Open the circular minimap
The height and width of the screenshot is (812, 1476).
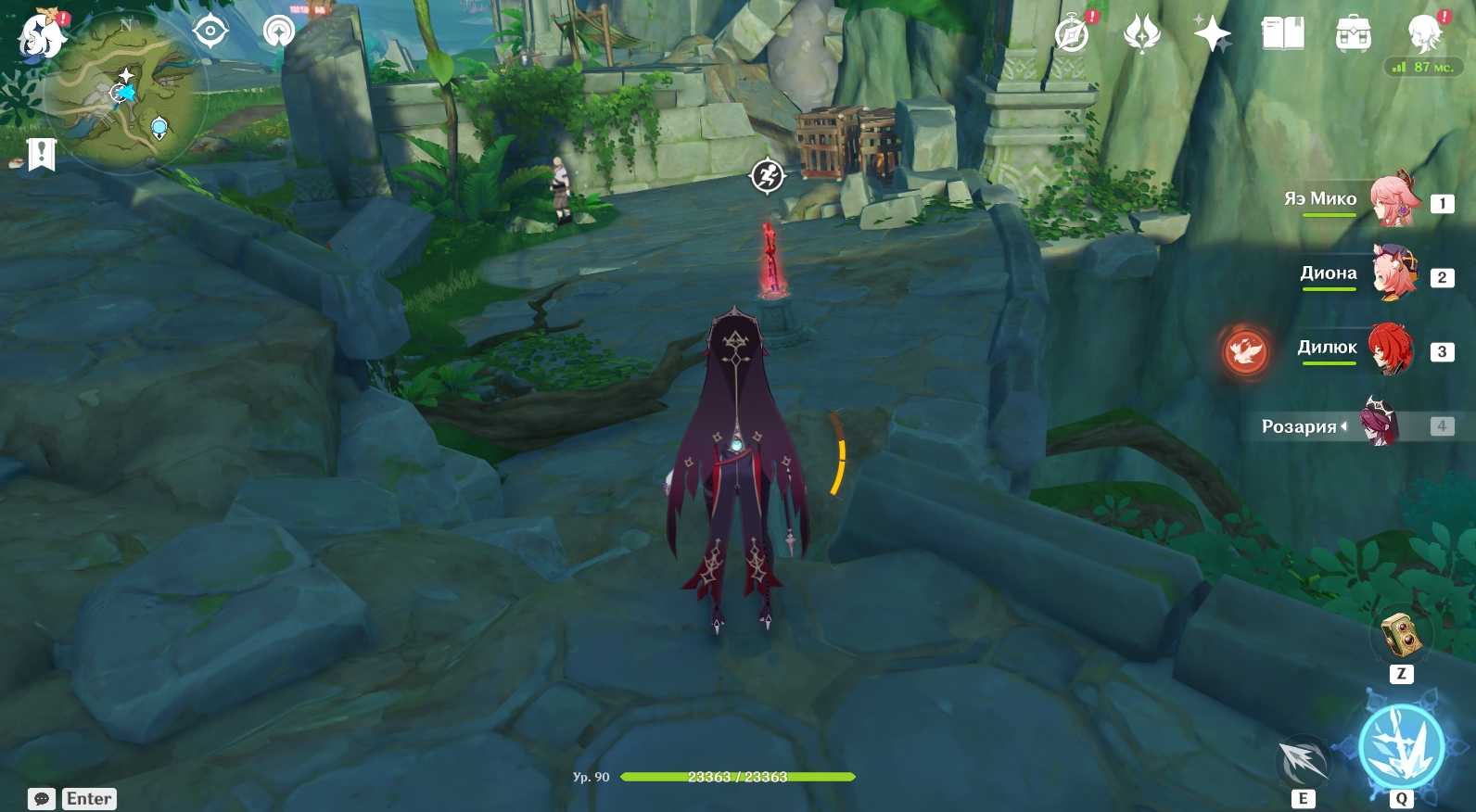tap(130, 93)
